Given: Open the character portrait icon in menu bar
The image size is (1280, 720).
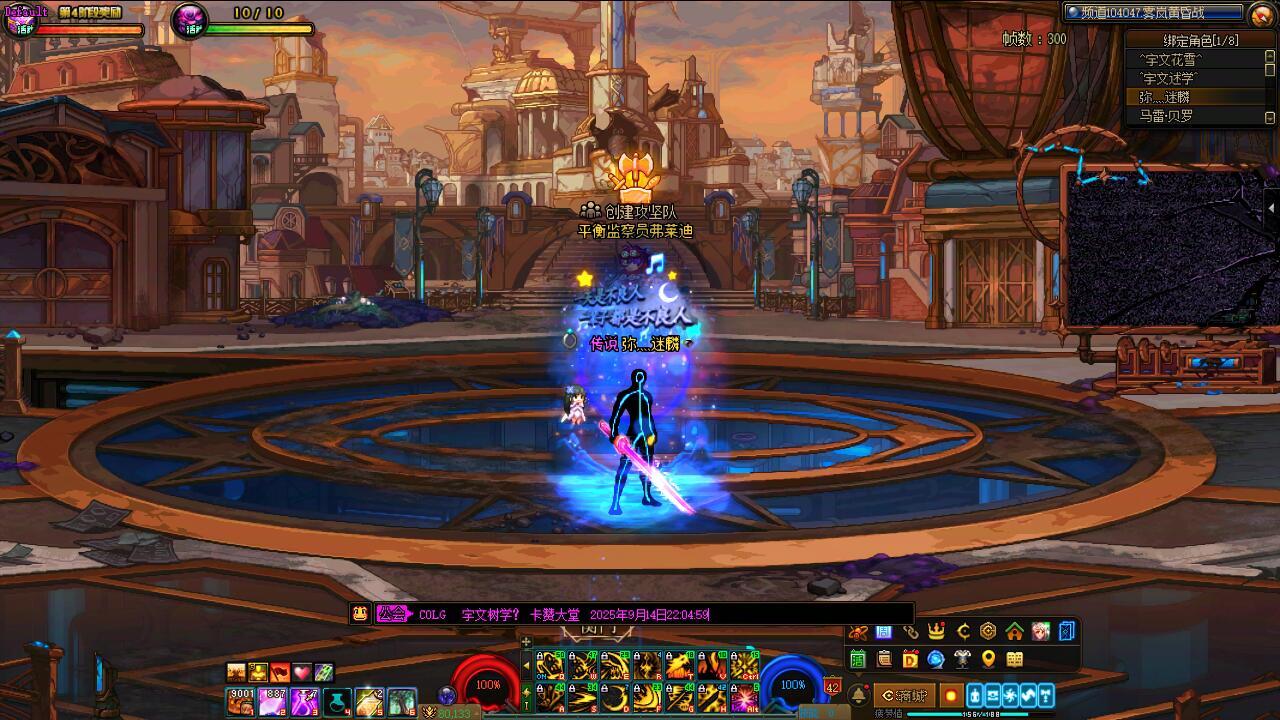Looking at the screenshot, I should [1041, 631].
